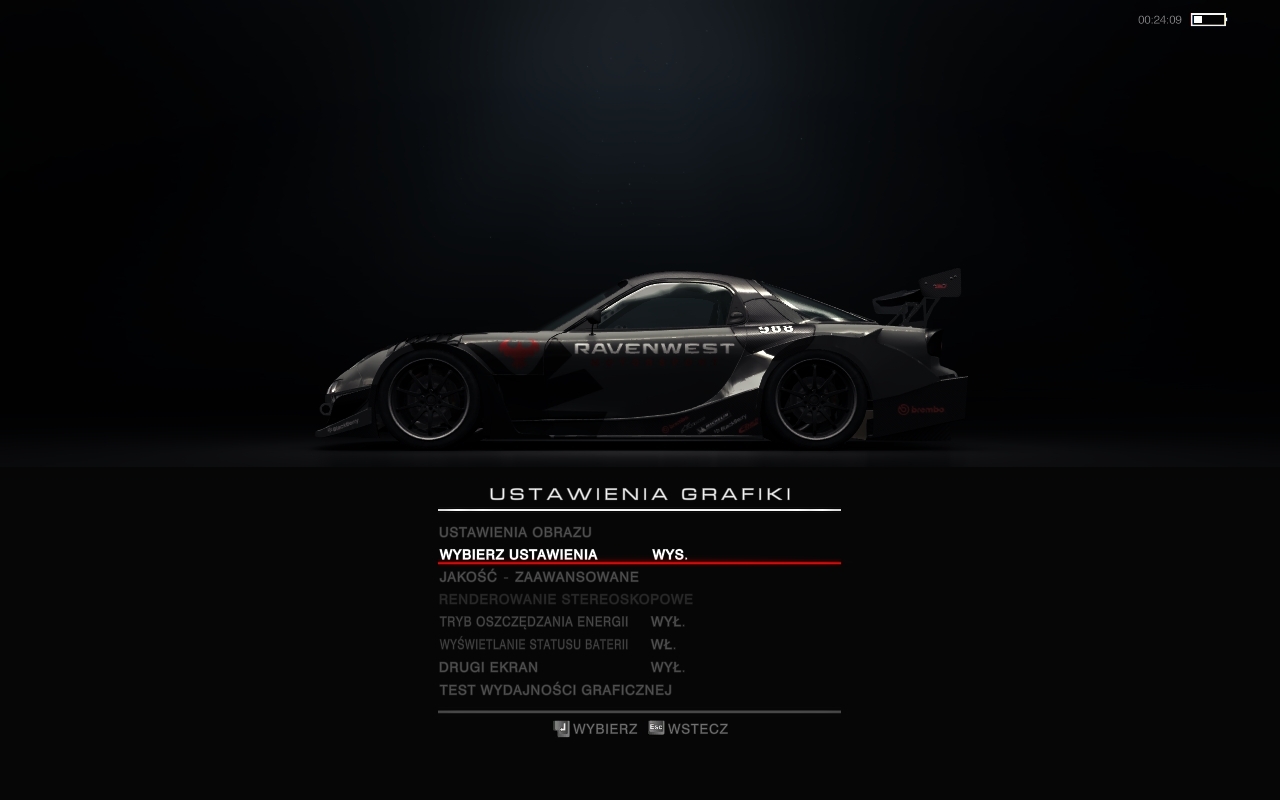
Task: Open Ustawienia Obrazu display settings
Action: click(x=515, y=532)
